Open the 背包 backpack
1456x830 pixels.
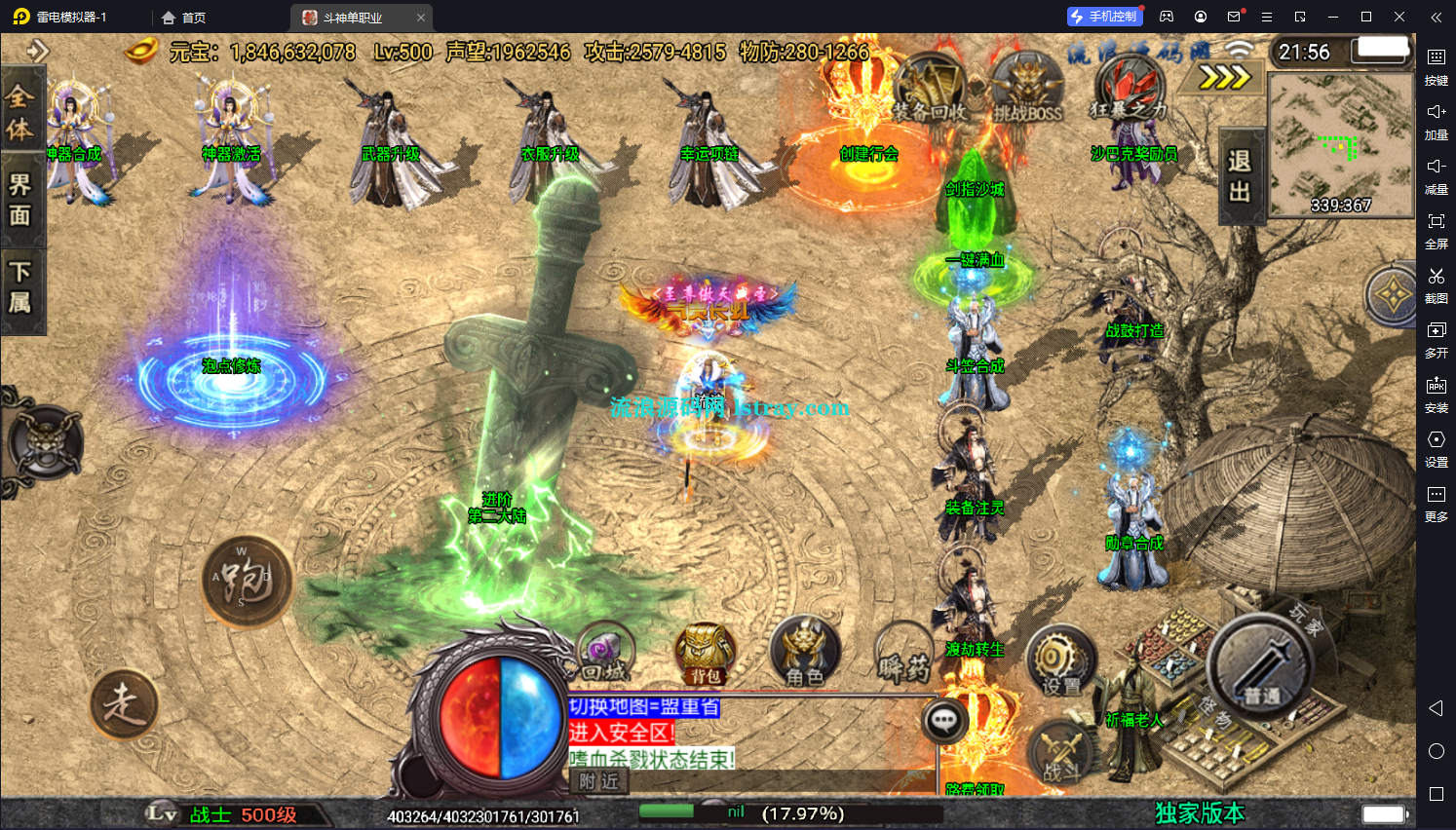705,654
